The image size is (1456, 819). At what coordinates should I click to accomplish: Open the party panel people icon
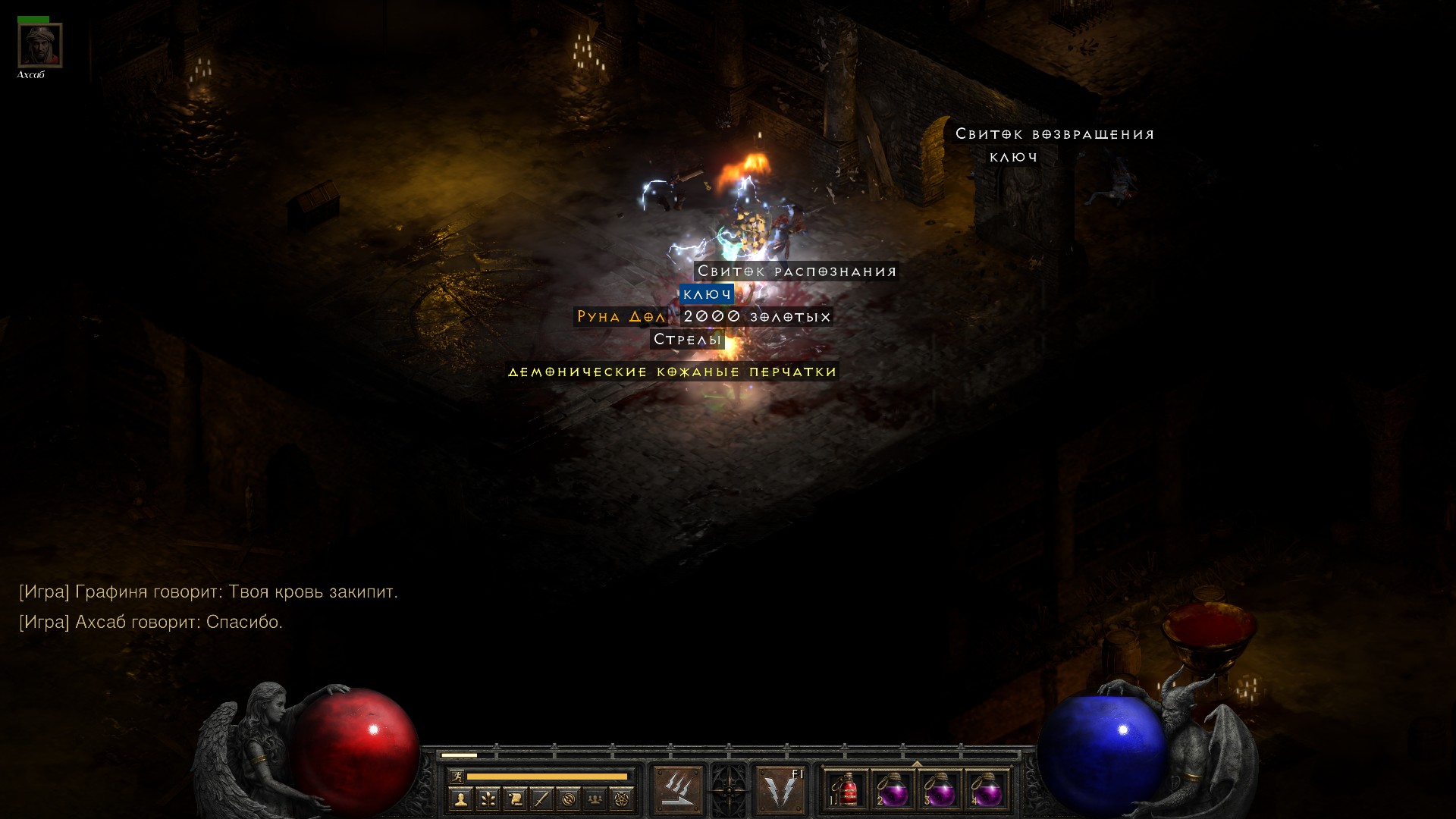click(595, 799)
